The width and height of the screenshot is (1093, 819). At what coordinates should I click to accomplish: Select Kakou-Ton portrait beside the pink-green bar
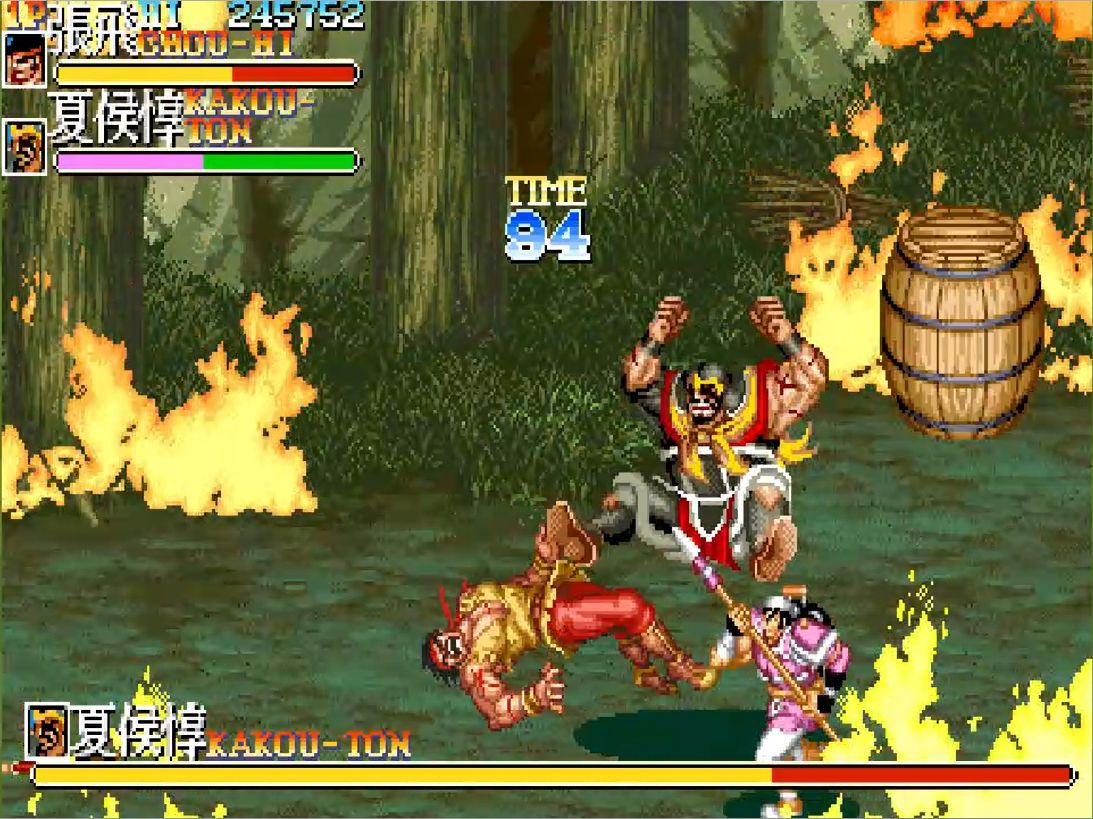[x=25, y=148]
